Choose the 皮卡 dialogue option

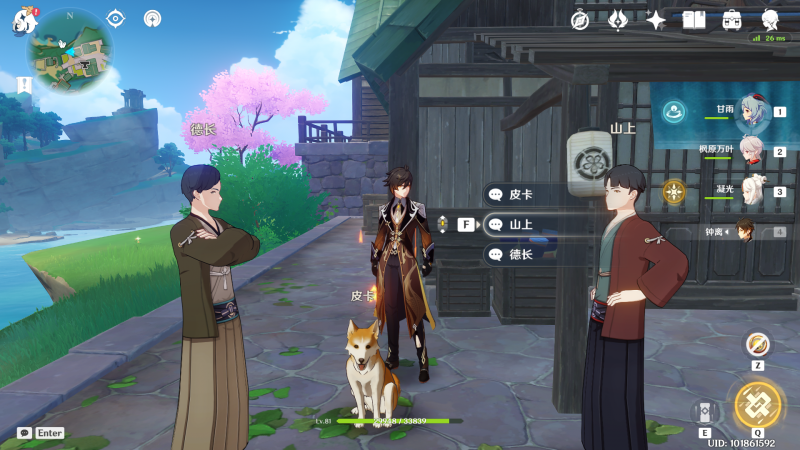click(x=520, y=195)
